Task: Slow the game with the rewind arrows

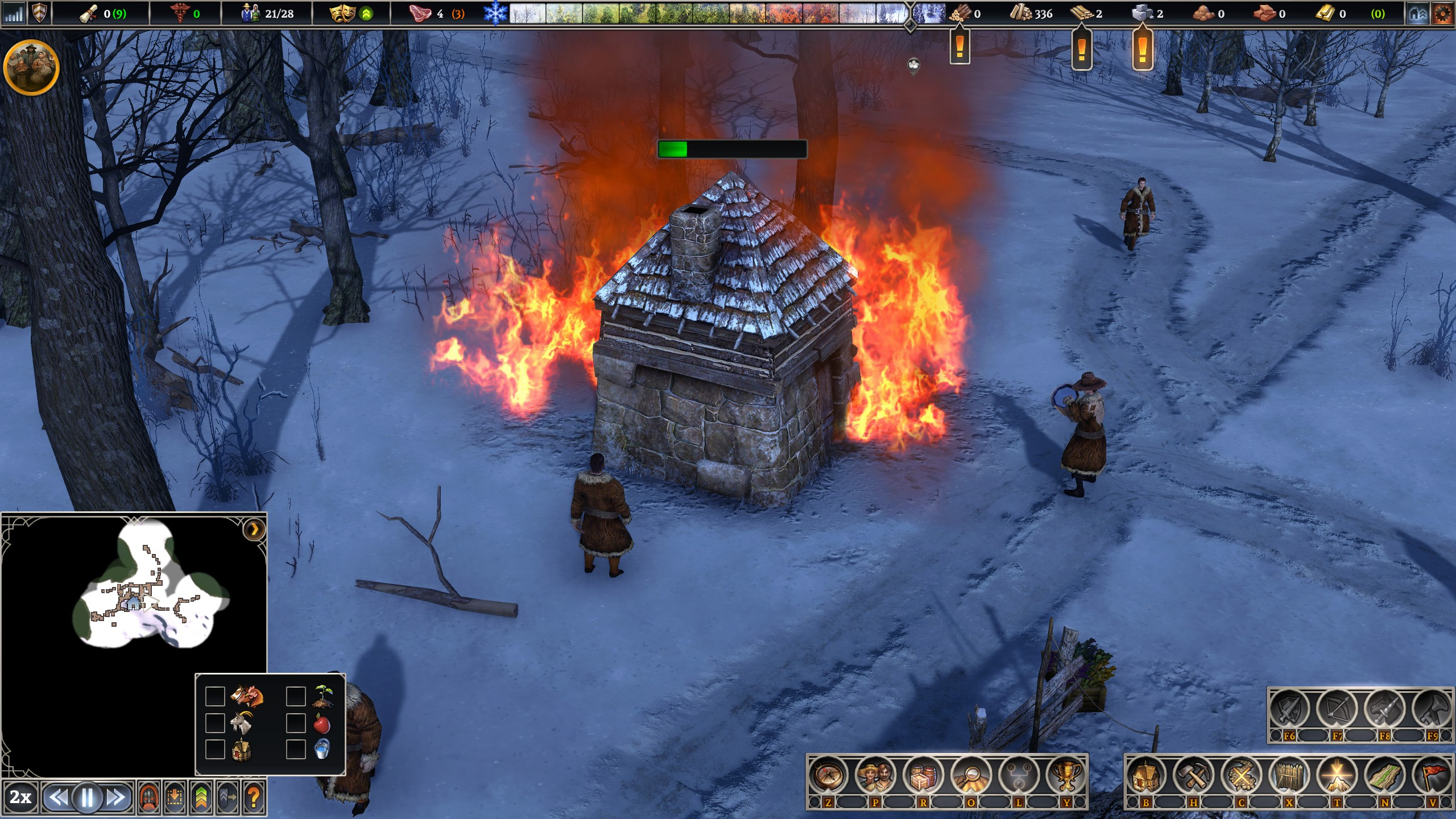Action: (x=58, y=798)
